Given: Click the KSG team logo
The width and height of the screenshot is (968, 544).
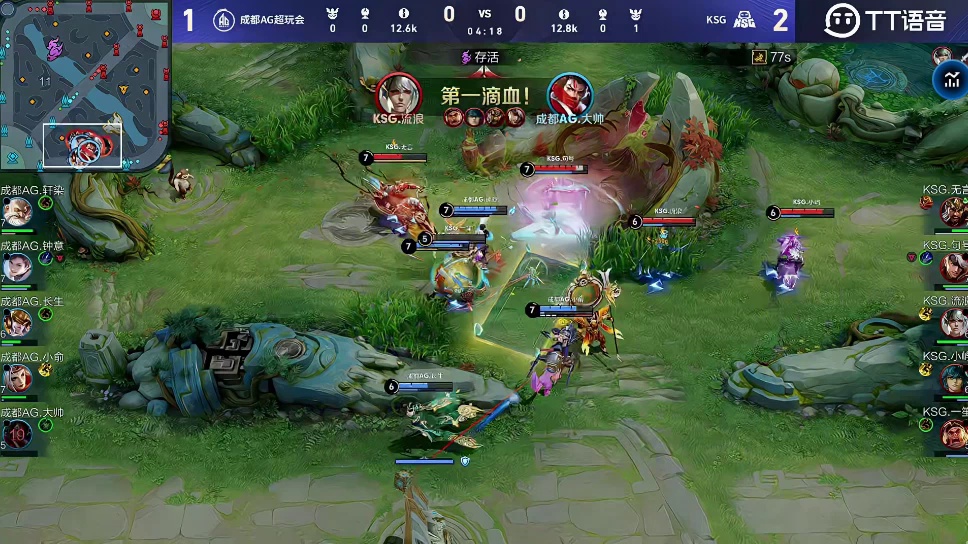Looking at the screenshot, I should click(744, 19).
